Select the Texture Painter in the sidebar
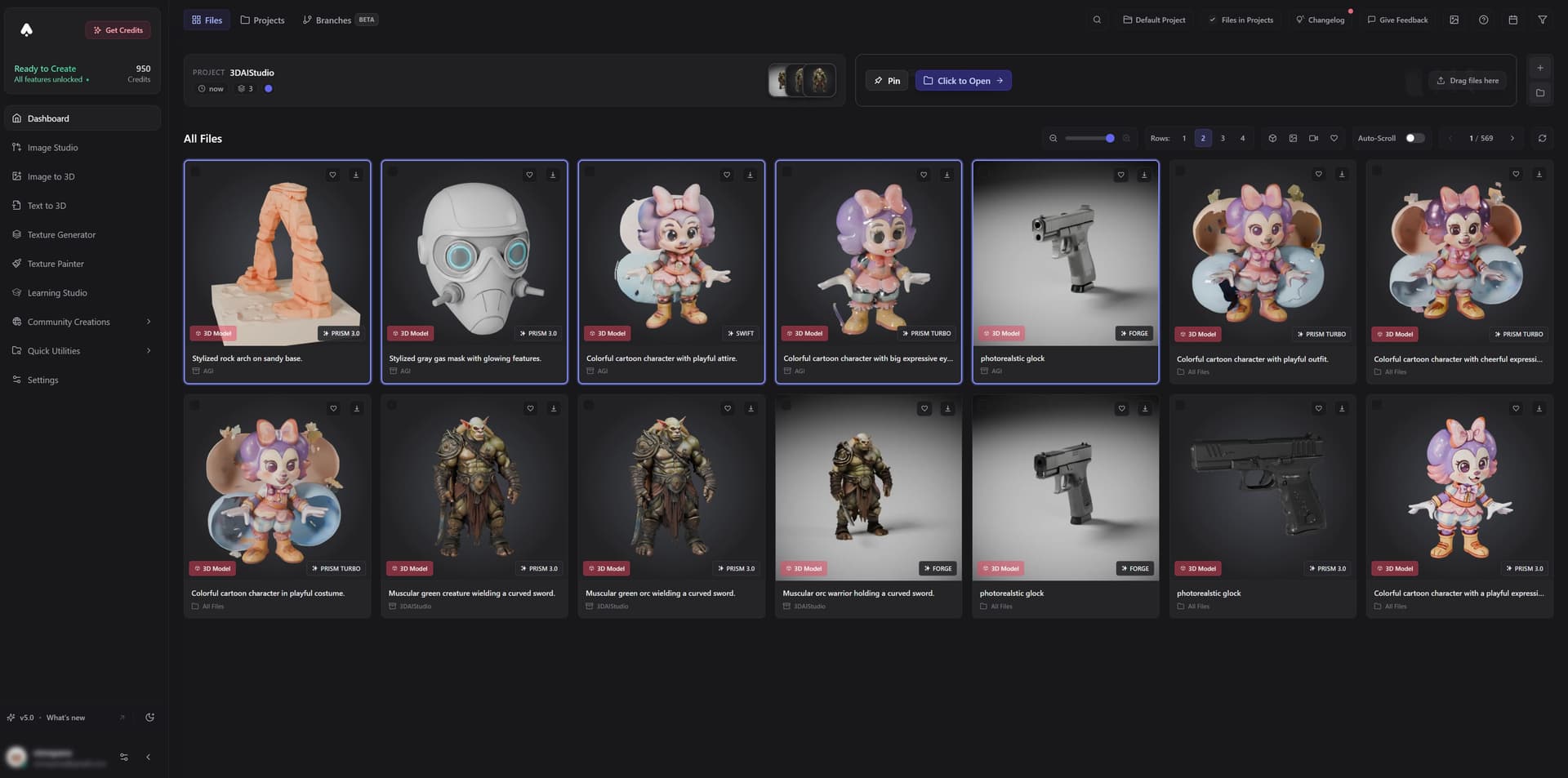The height and width of the screenshot is (778, 1568). (55, 263)
